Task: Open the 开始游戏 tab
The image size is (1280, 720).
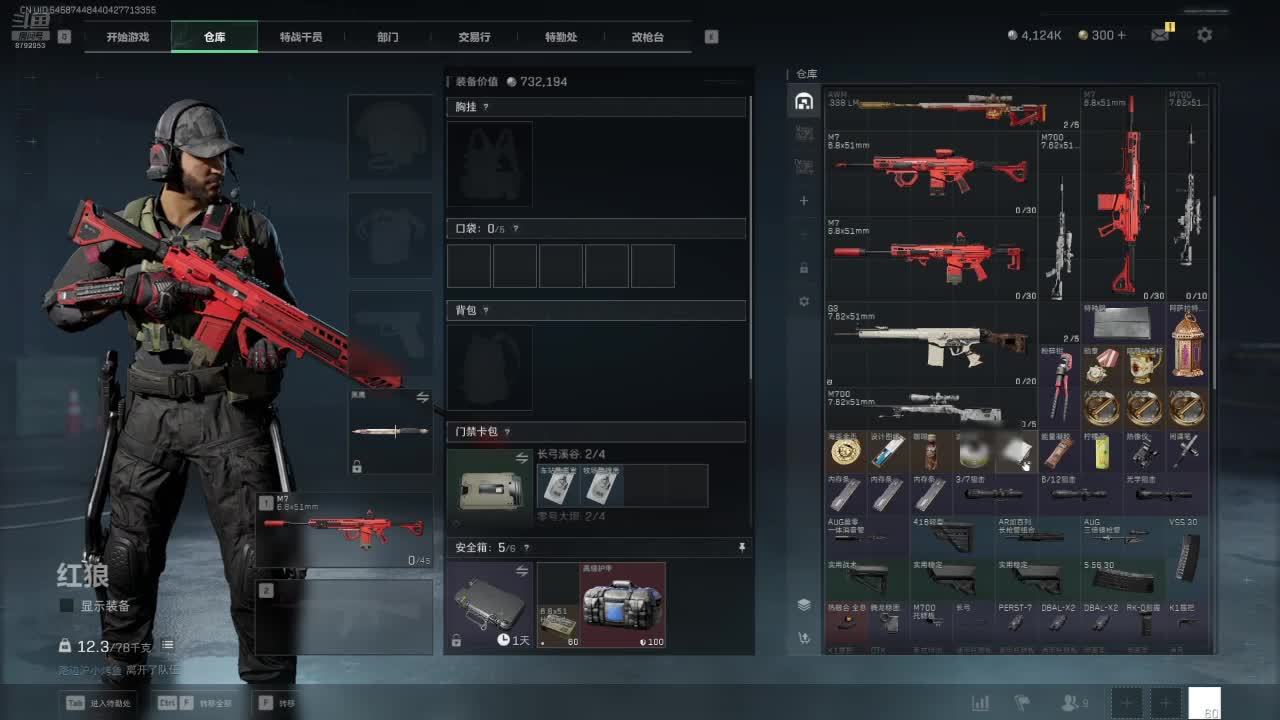Action: point(128,37)
